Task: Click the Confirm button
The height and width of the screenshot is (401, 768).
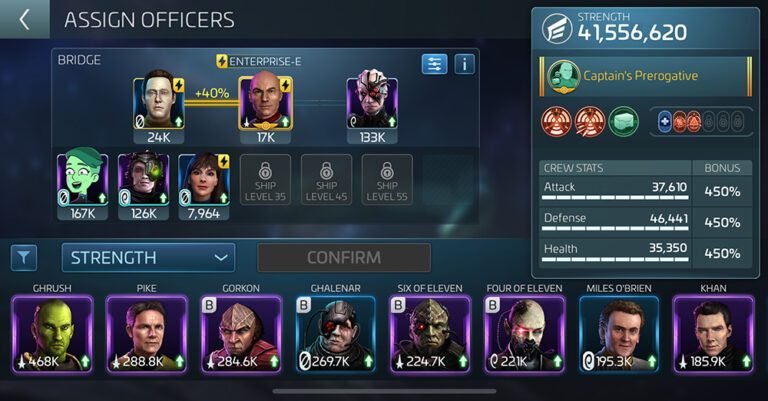Action: point(344,257)
